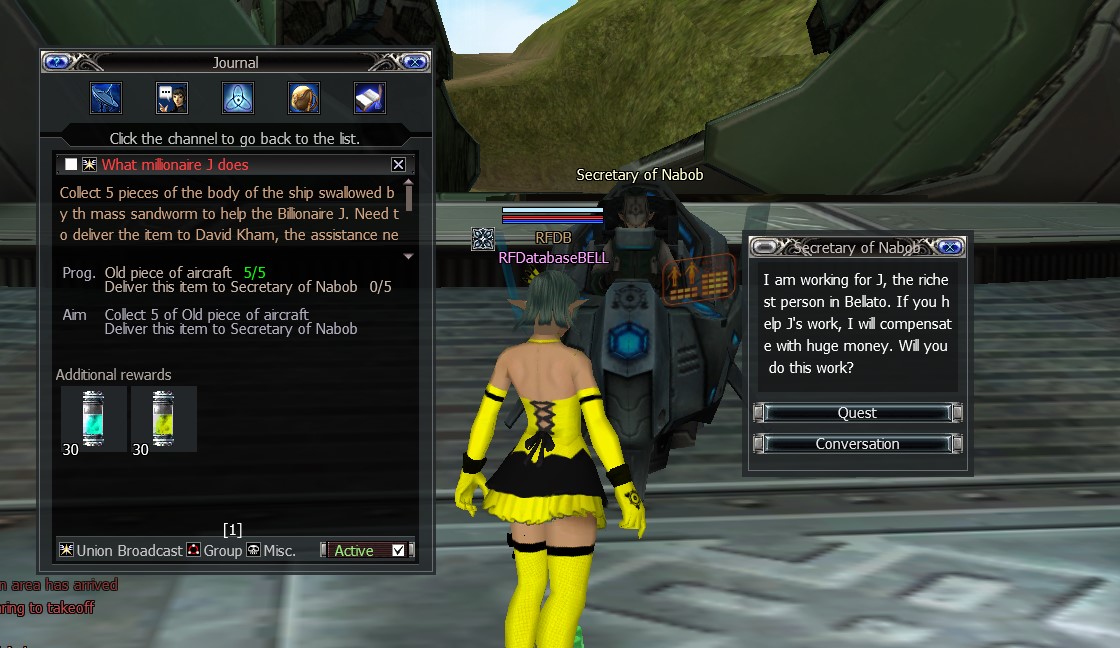Close the What millionaire J does quest entry
Viewport: 1120px width, 648px height.
[398, 165]
